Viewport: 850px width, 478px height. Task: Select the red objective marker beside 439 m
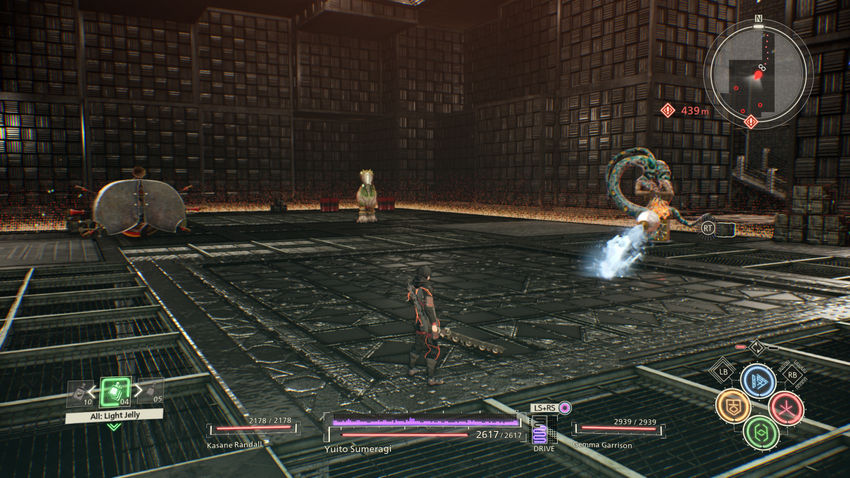click(668, 110)
